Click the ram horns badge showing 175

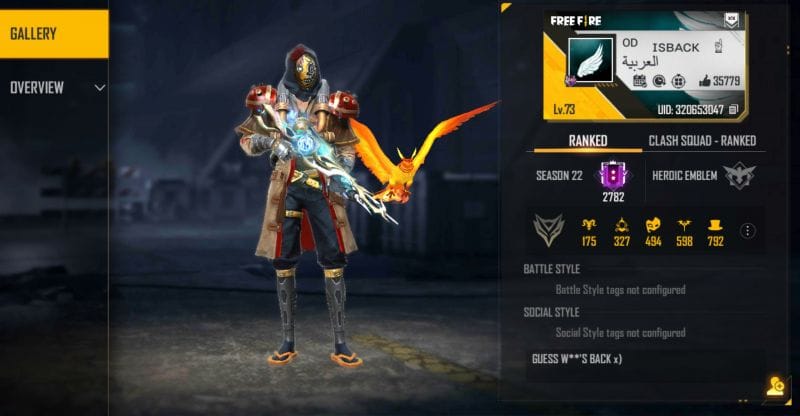[x=588, y=226]
